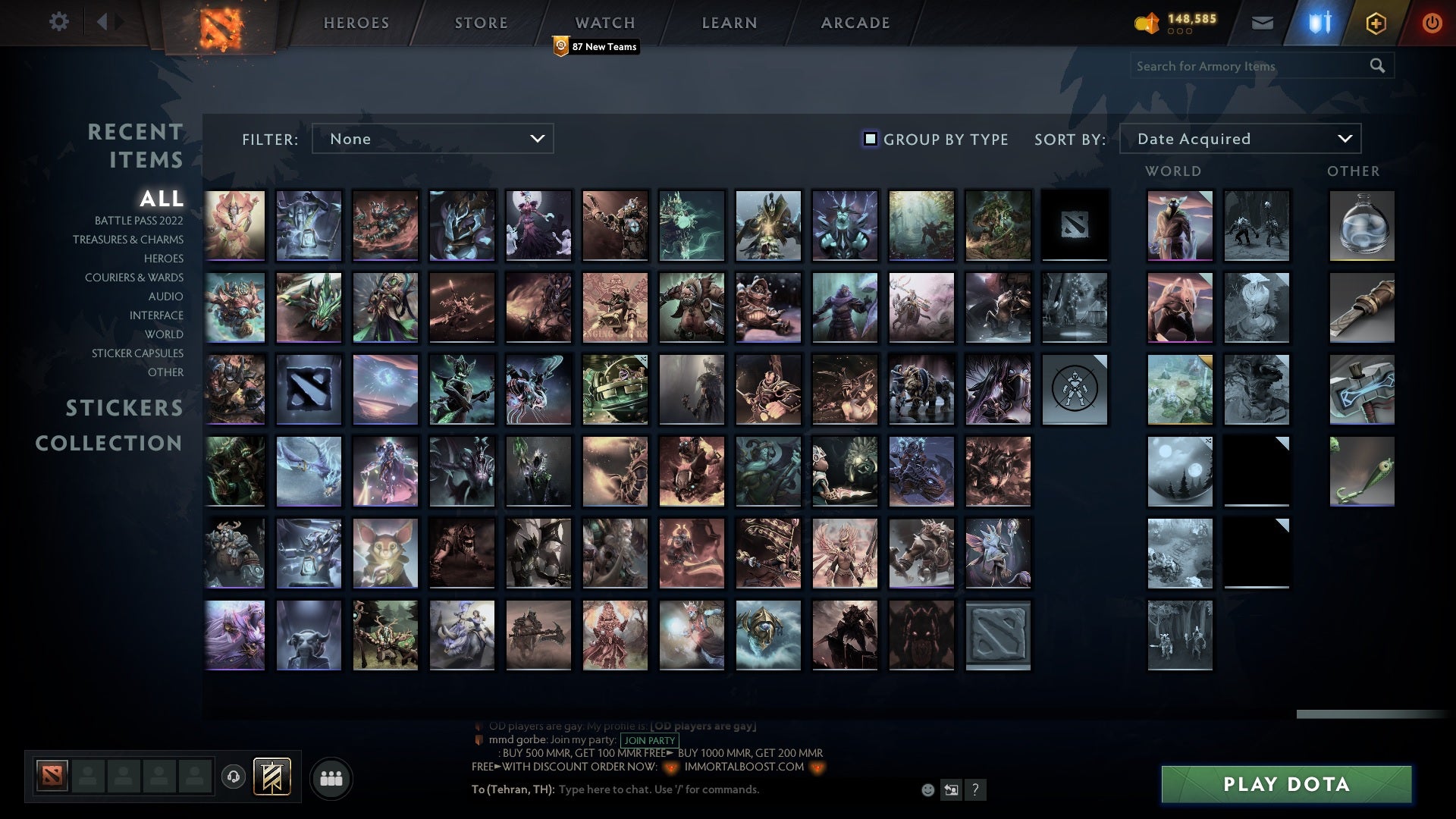Open the settings gear icon
Viewport: 1456px width, 819px height.
(x=59, y=22)
